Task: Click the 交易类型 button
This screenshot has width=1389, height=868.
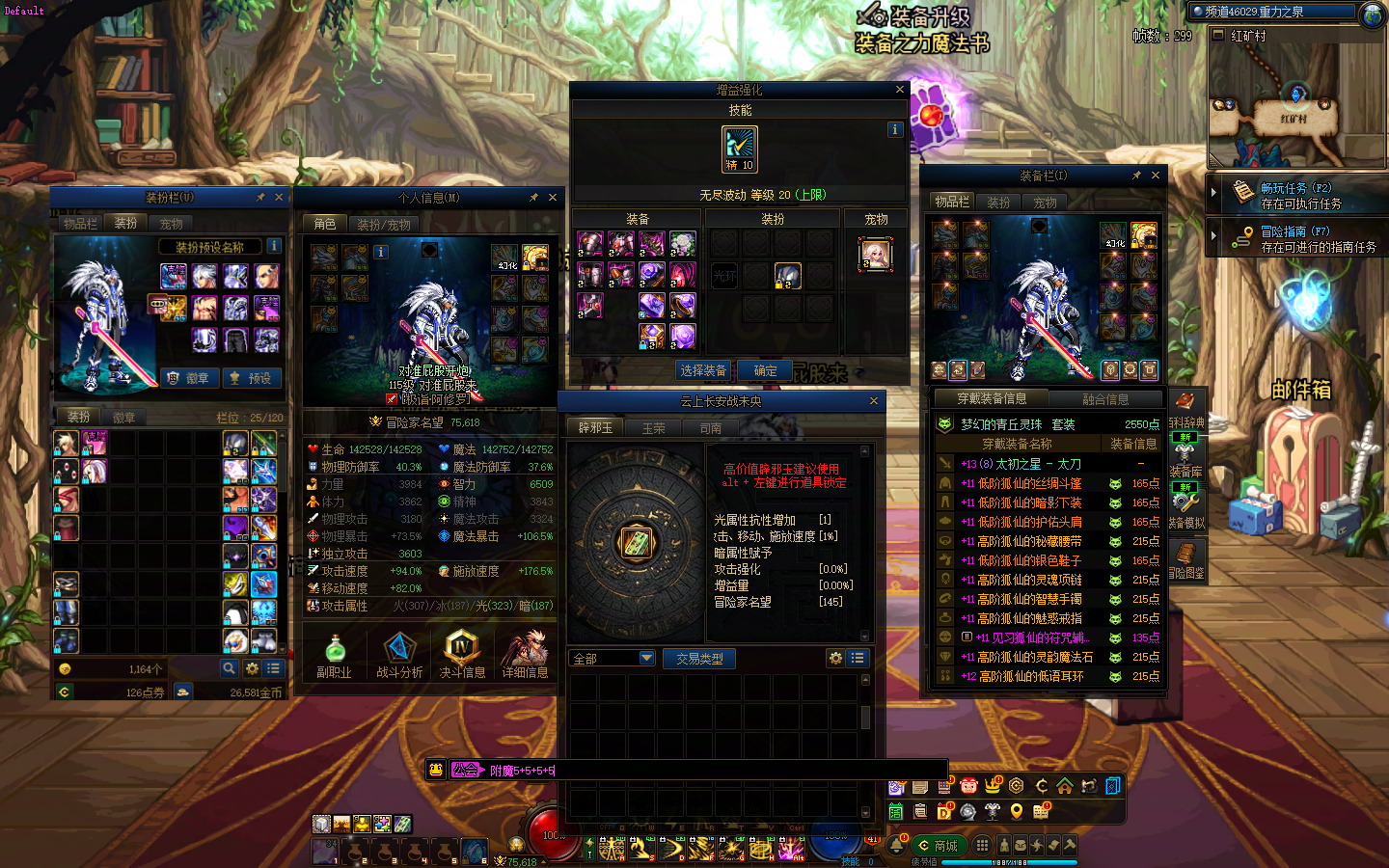Action: [699, 659]
